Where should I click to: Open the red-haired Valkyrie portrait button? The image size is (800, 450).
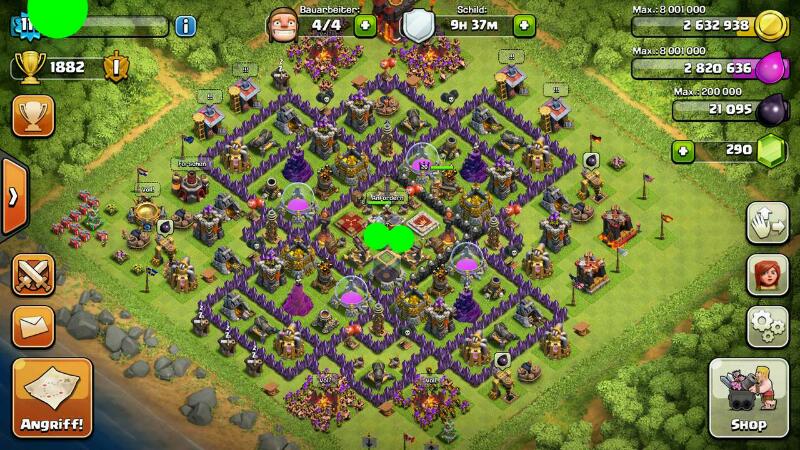(767, 274)
